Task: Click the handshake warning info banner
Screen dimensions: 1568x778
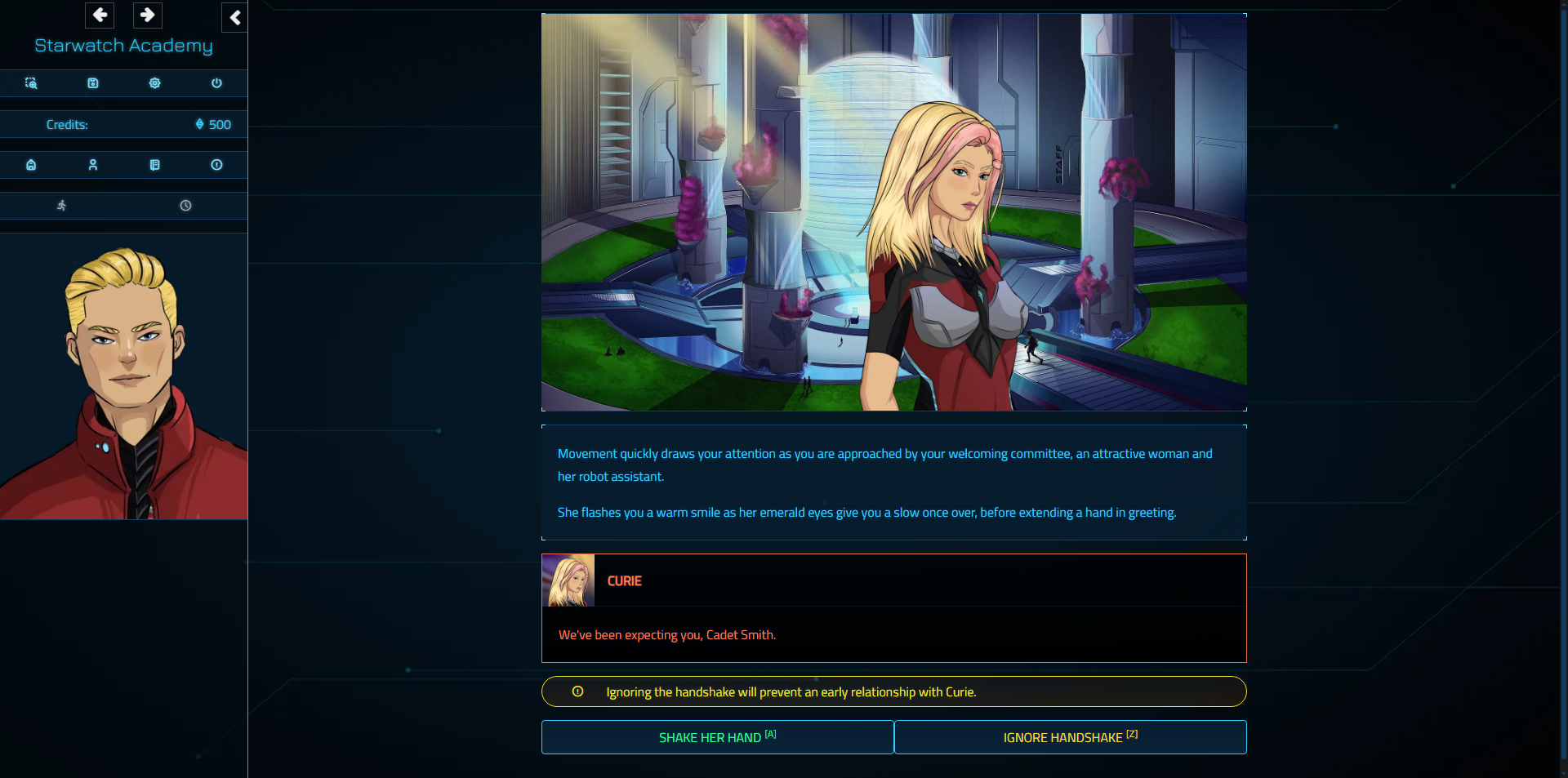Action: (893, 691)
